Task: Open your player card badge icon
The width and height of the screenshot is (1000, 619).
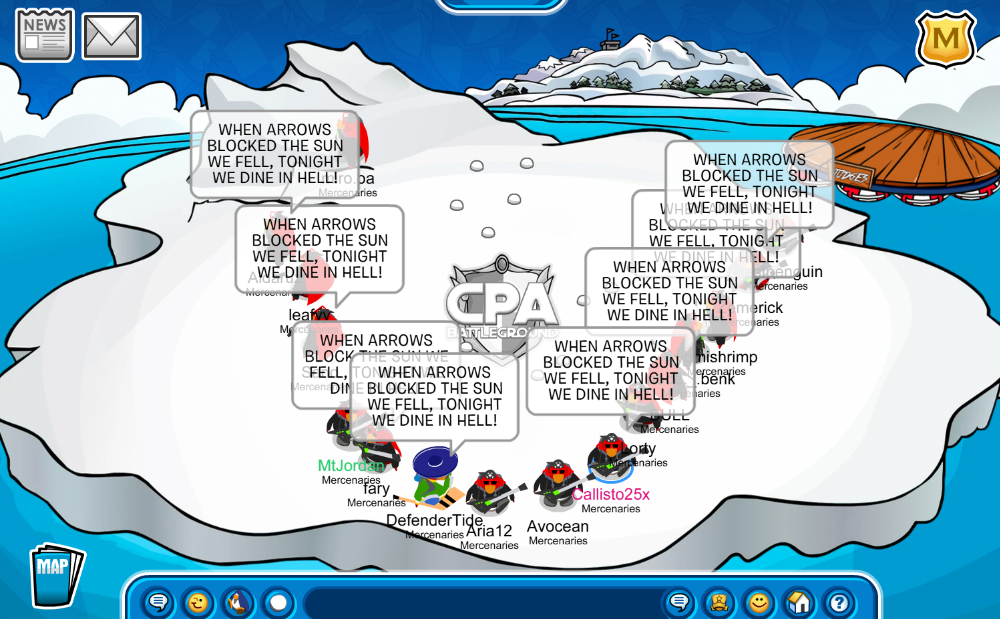Action: coord(719,602)
